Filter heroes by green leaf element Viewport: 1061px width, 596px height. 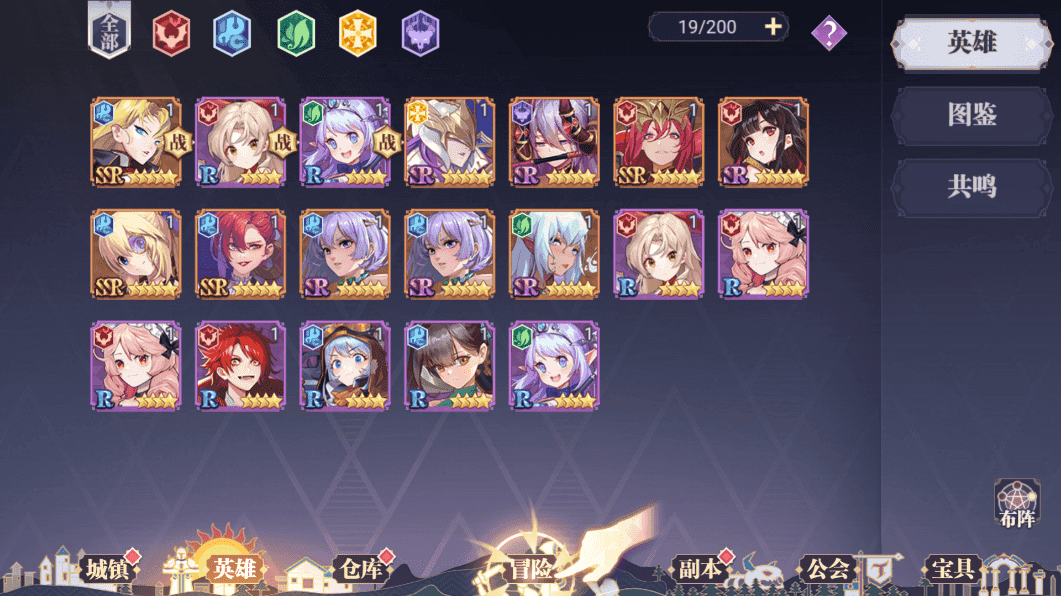tap(296, 34)
